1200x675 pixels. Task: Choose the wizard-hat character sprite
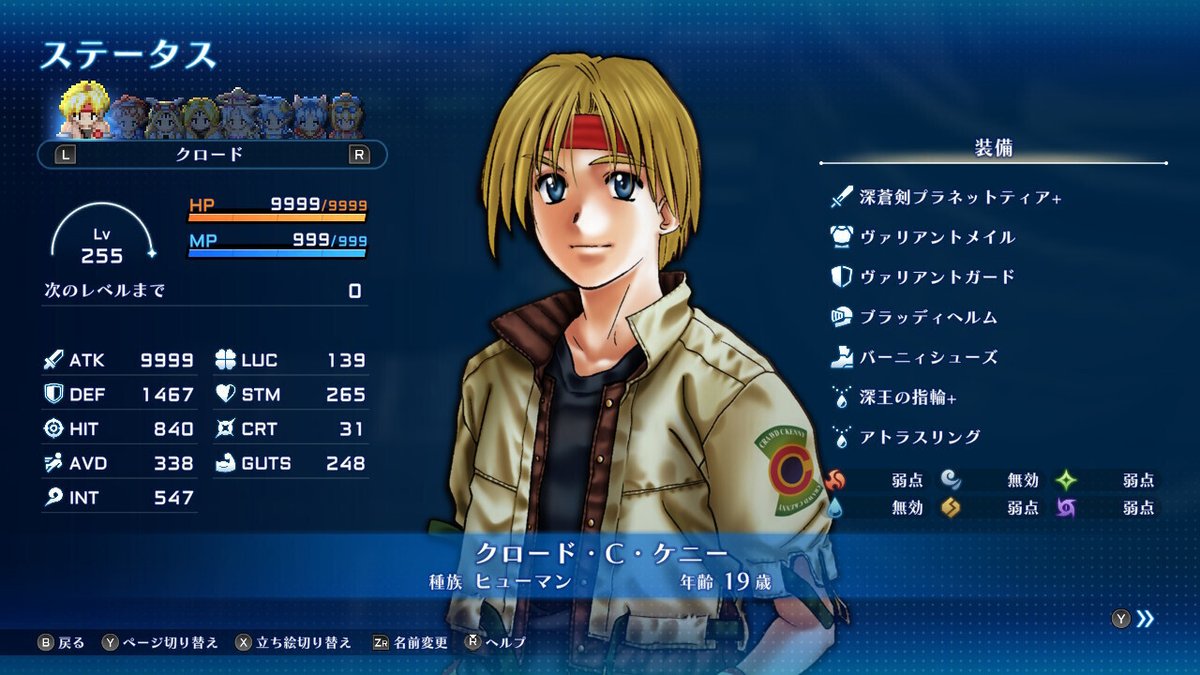point(239,115)
